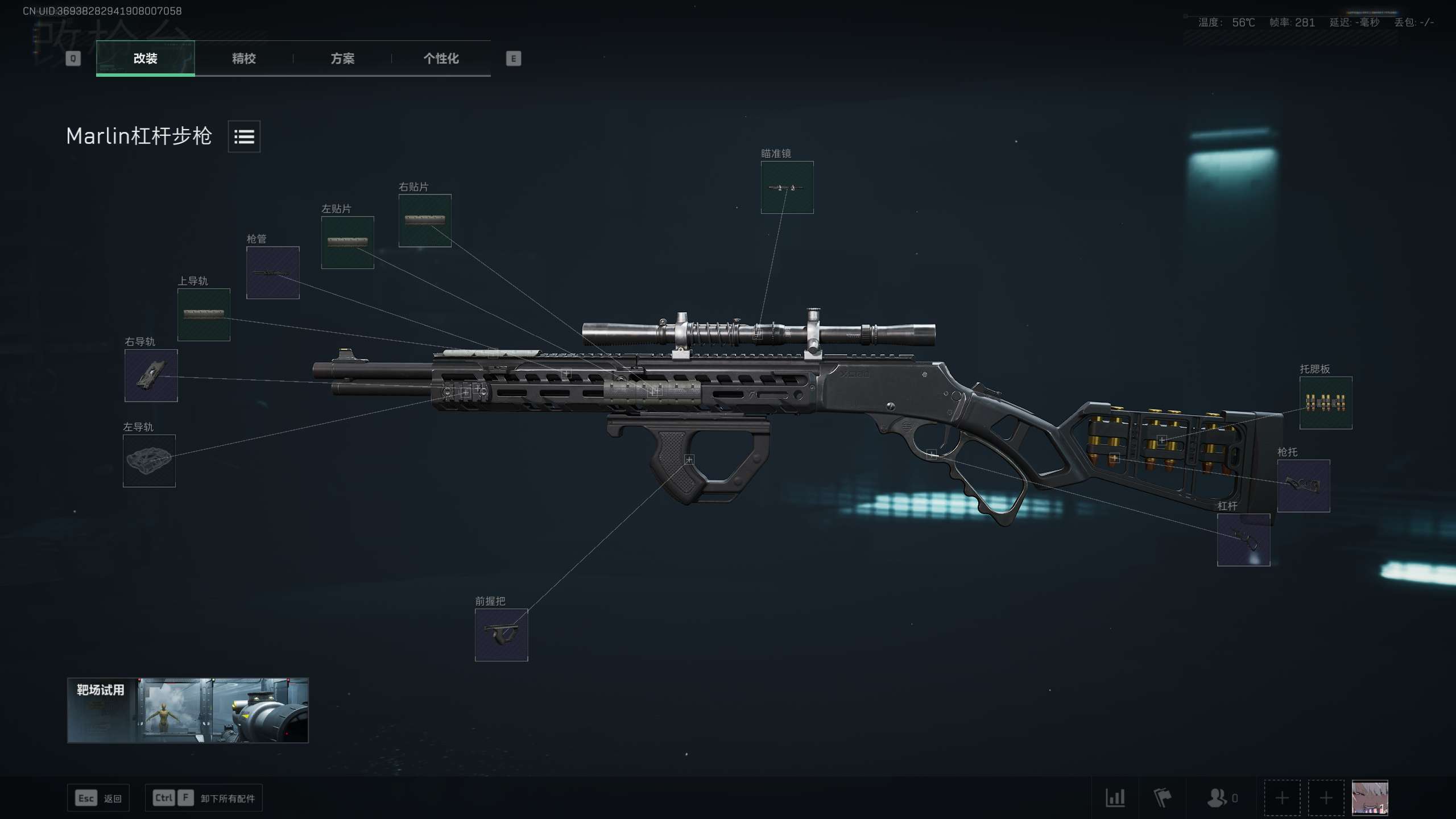
Task: Choose the 杠杆 lever slot
Action: click(x=1243, y=540)
